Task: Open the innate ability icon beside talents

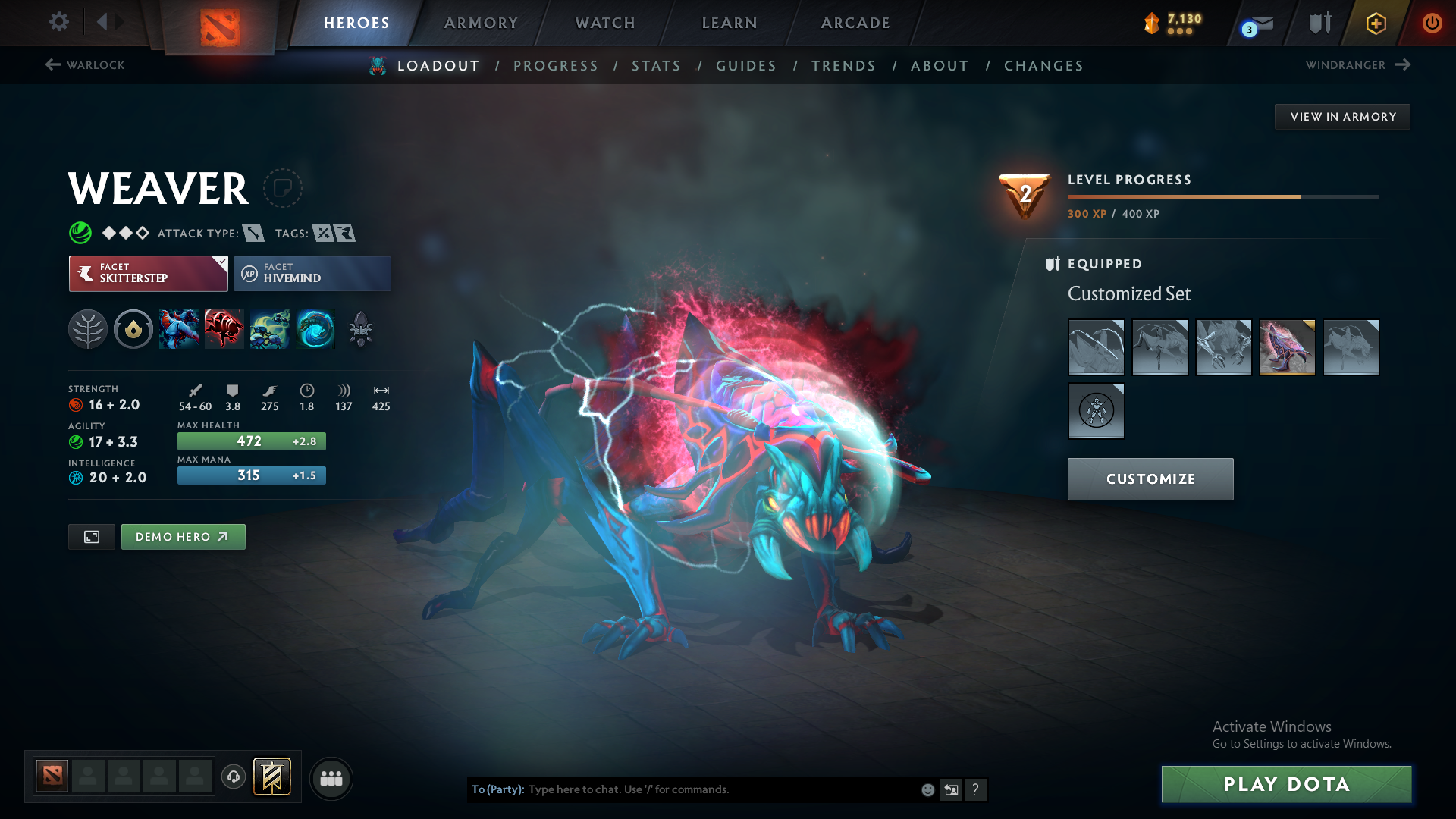Action: 133,329
